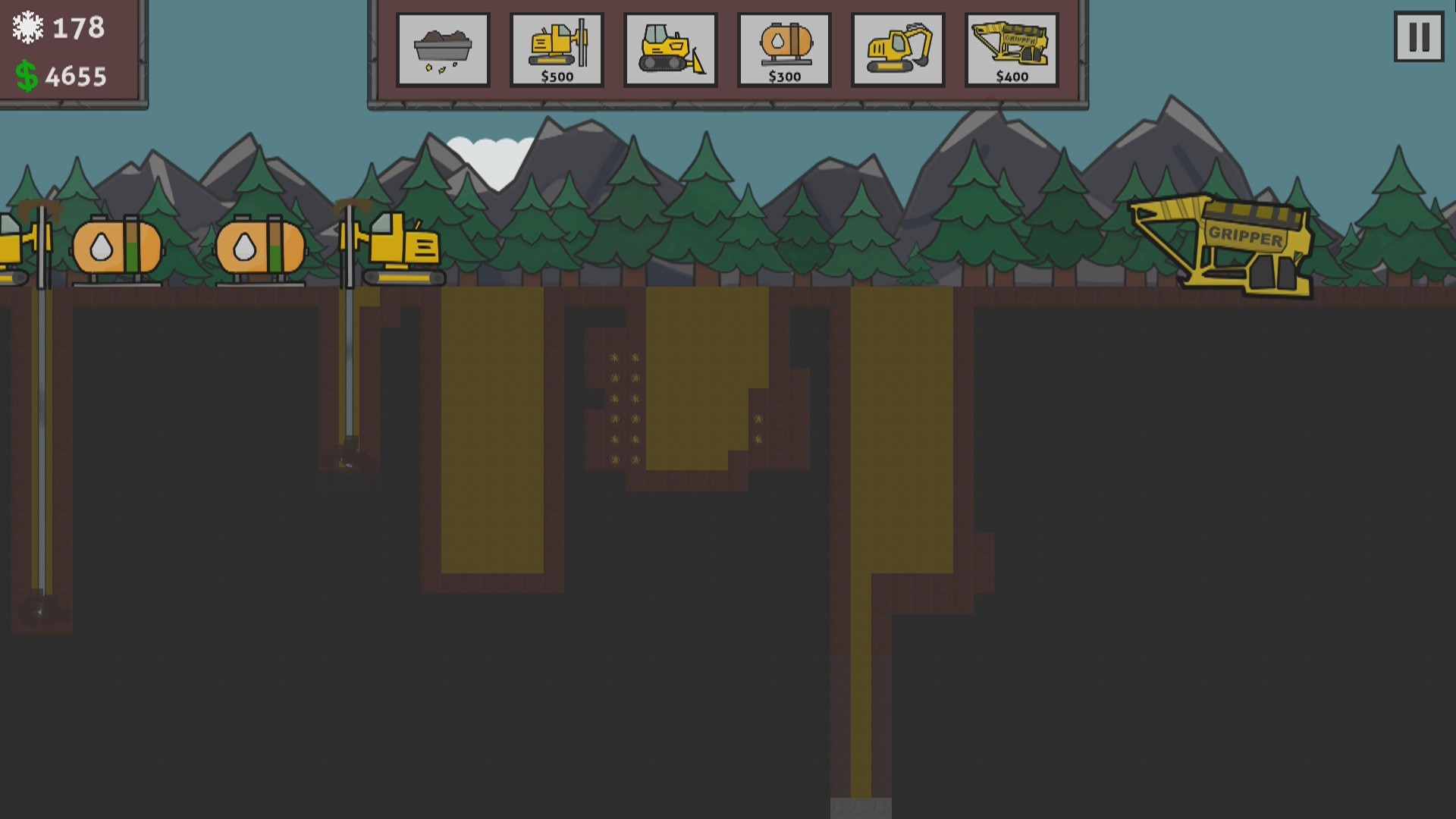
Task: Select the bulldozer icon in the shop
Action: pos(670,49)
